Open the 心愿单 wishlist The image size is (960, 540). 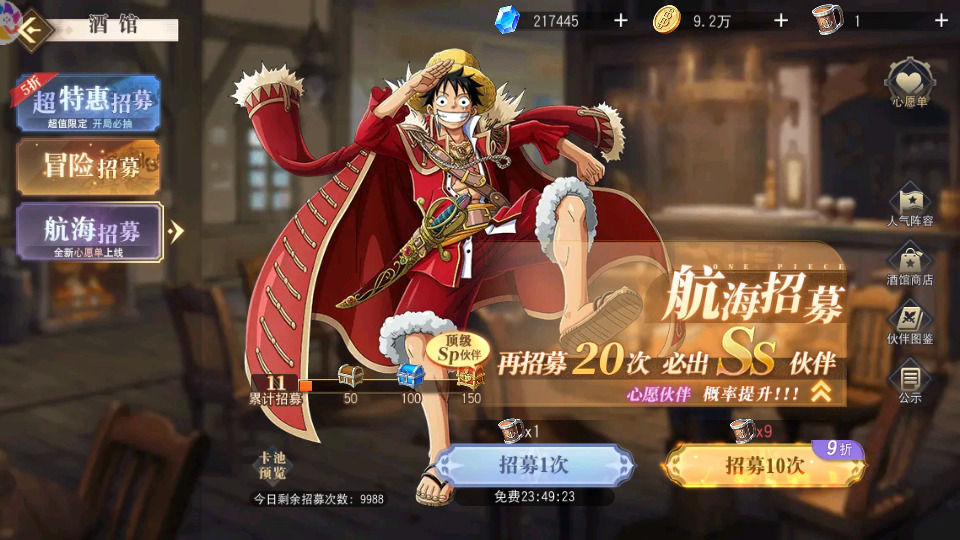pyautogui.click(x=910, y=82)
